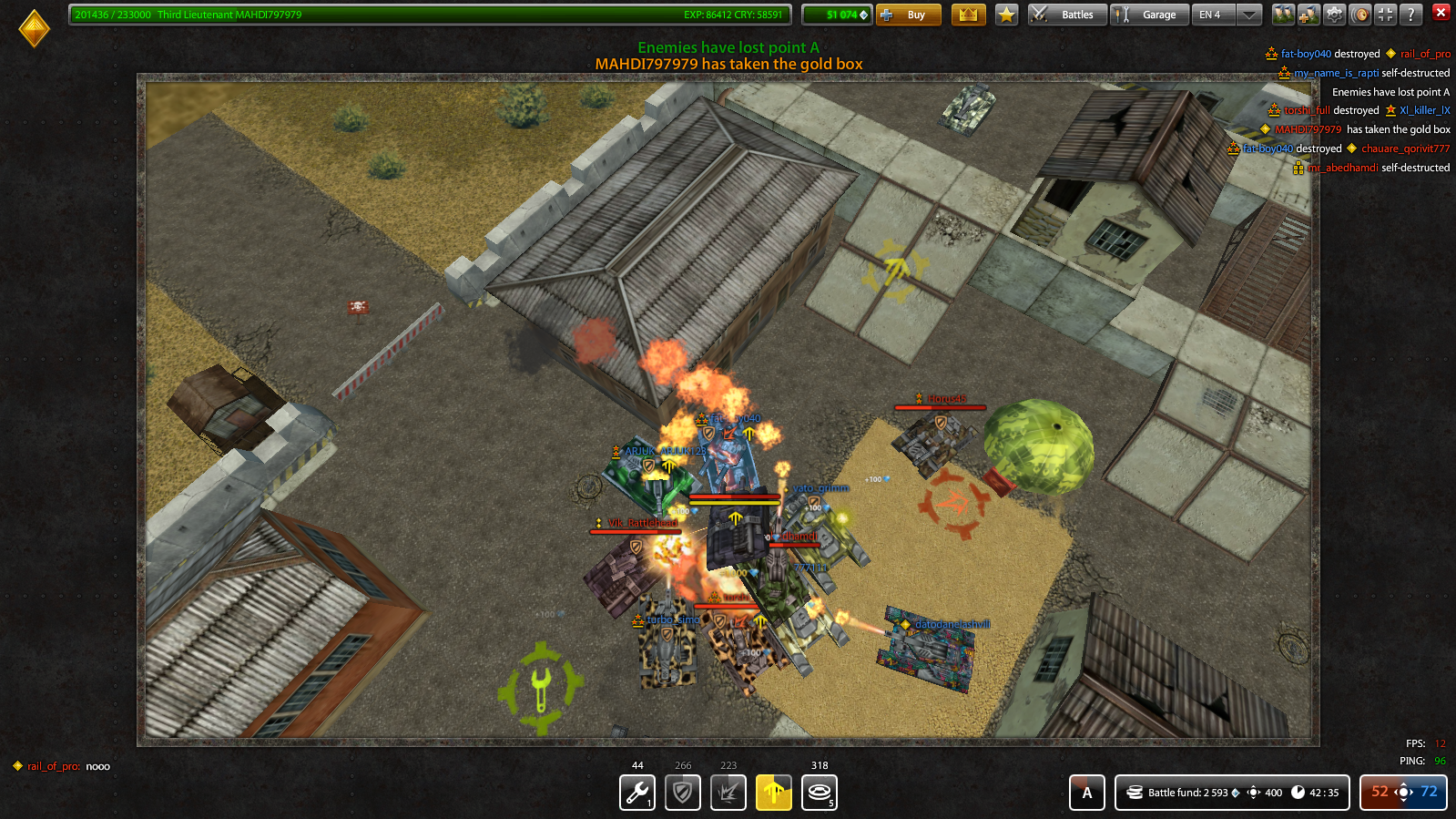
Task: Open the game settings gear
Action: tap(1333, 14)
